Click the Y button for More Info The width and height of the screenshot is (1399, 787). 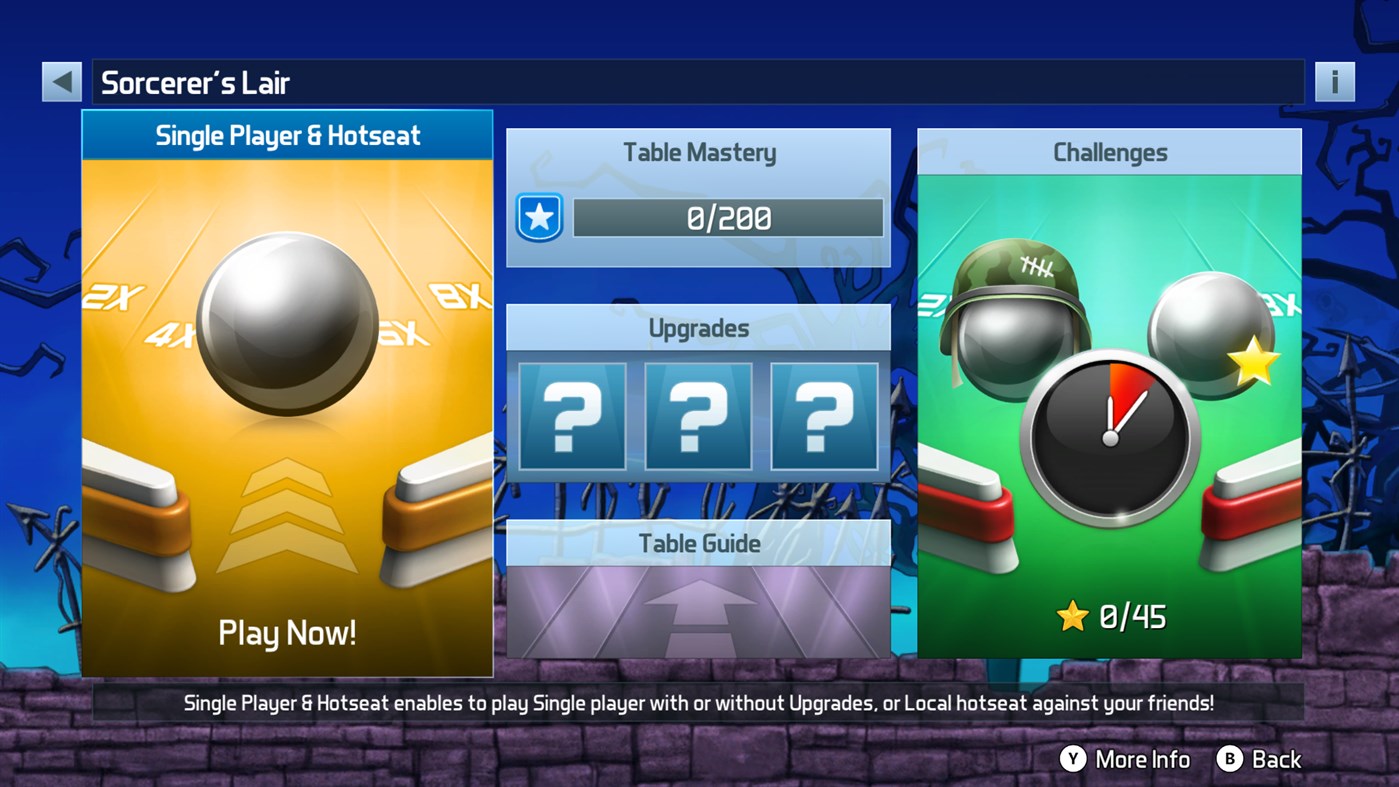1072,759
